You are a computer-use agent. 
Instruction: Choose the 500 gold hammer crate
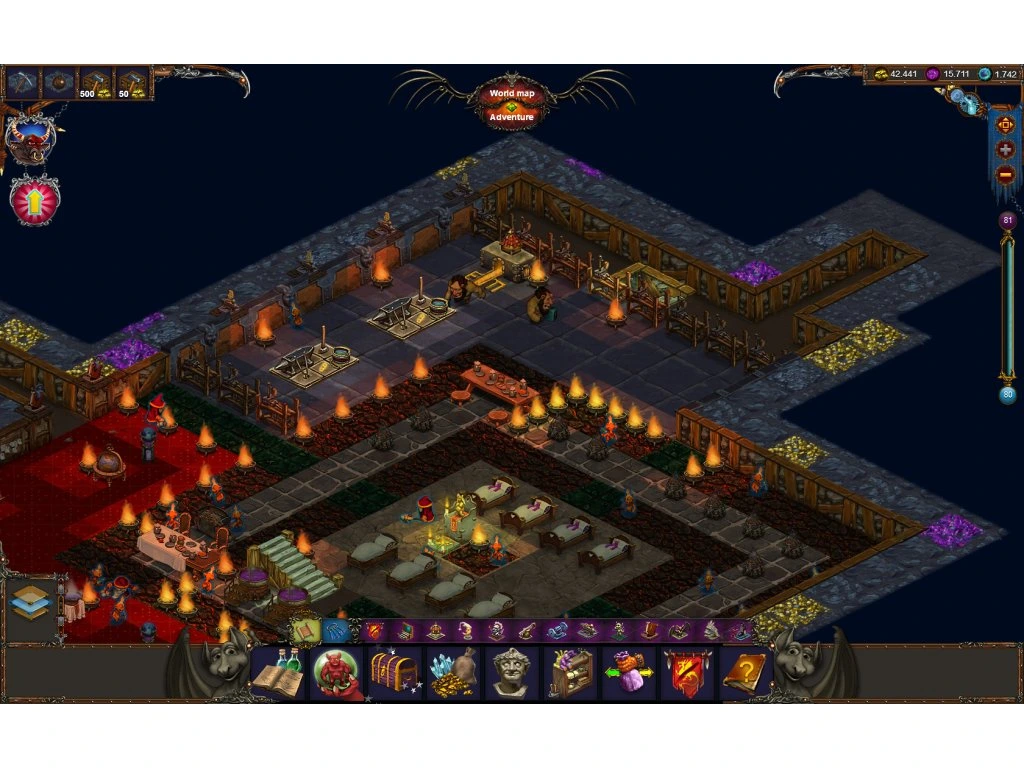pos(96,83)
